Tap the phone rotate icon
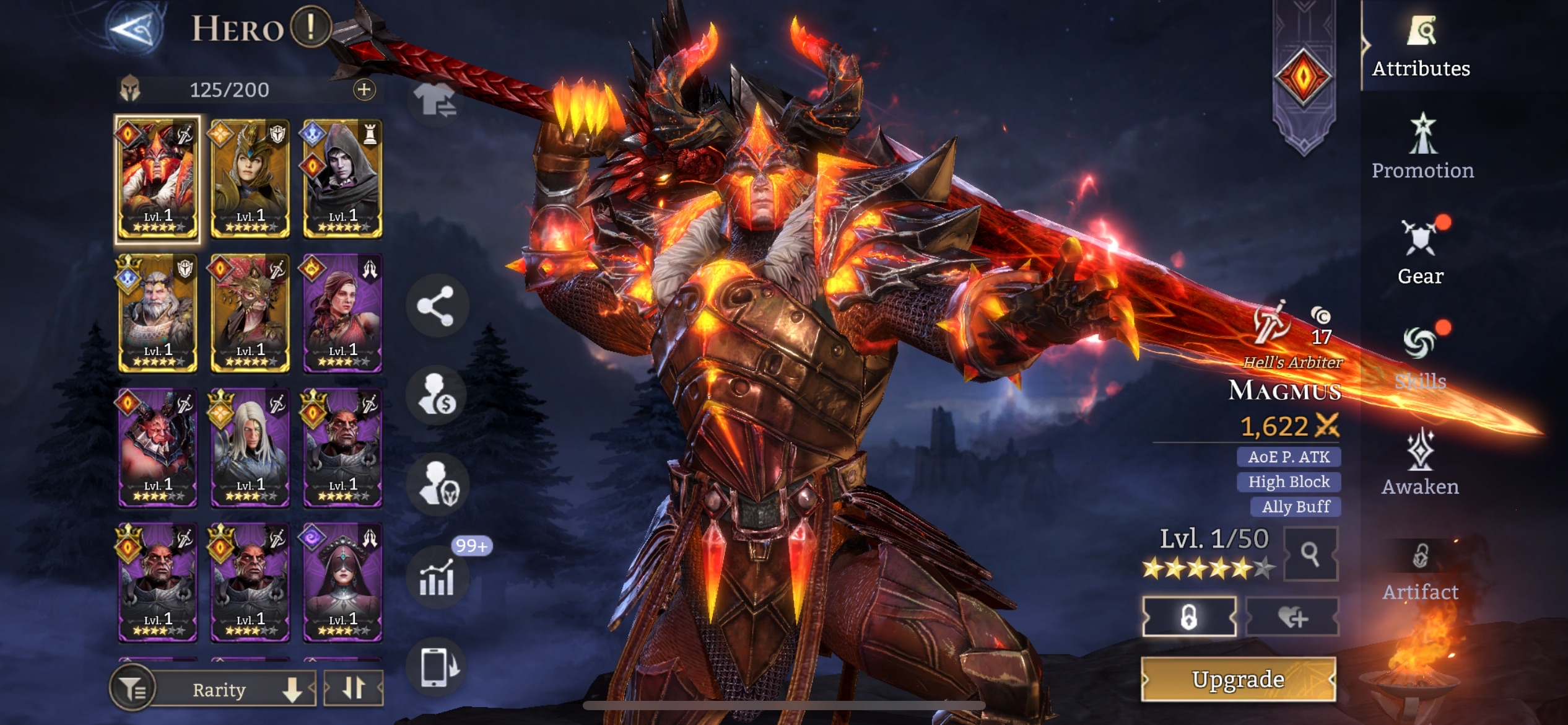The width and height of the screenshot is (1568, 725). pyautogui.click(x=436, y=667)
